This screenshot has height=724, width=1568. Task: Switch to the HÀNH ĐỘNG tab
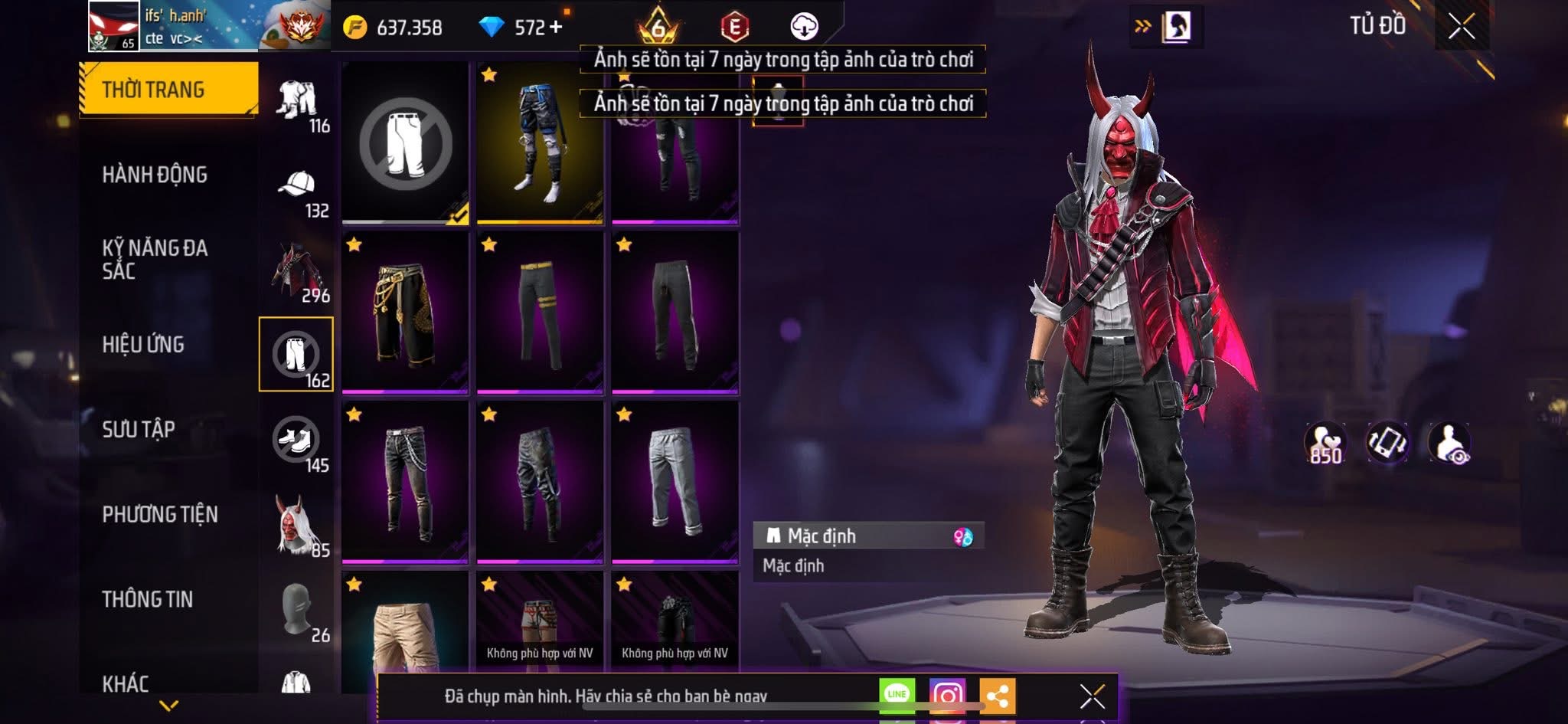tap(157, 175)
